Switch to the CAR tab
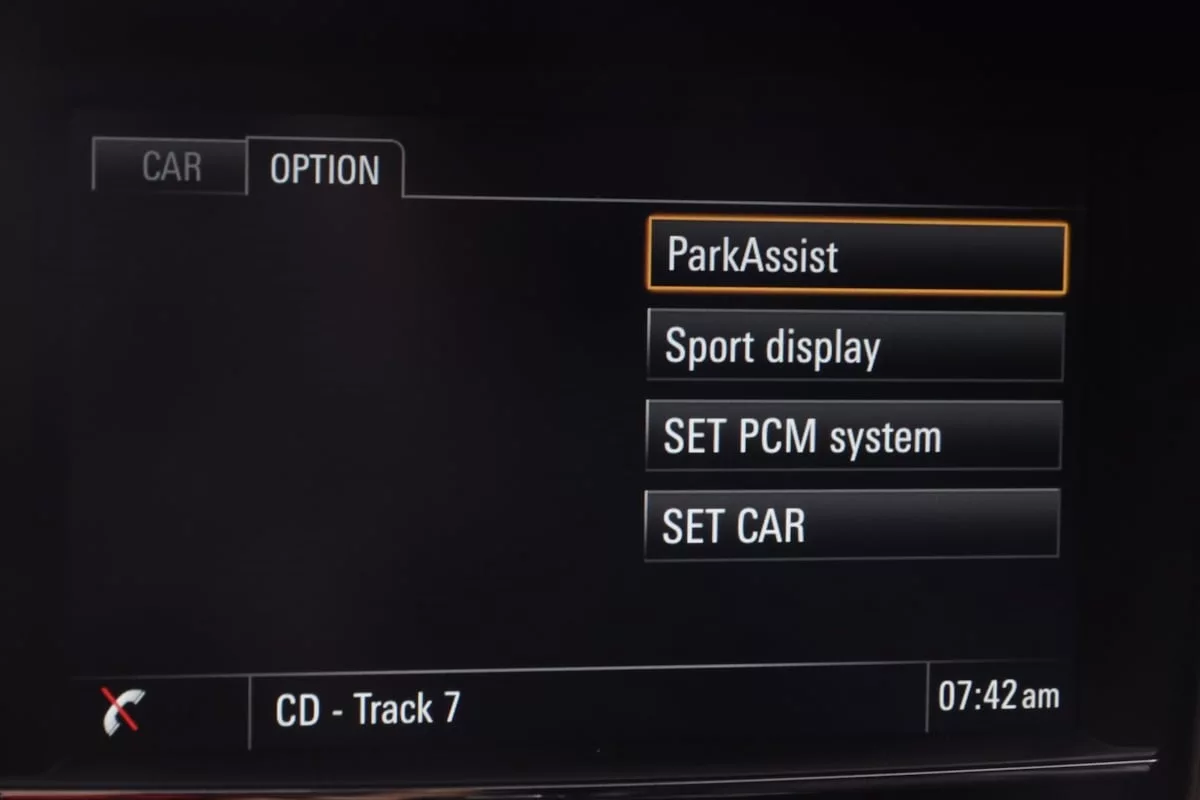1200x800 pixels. click(170, 167)
